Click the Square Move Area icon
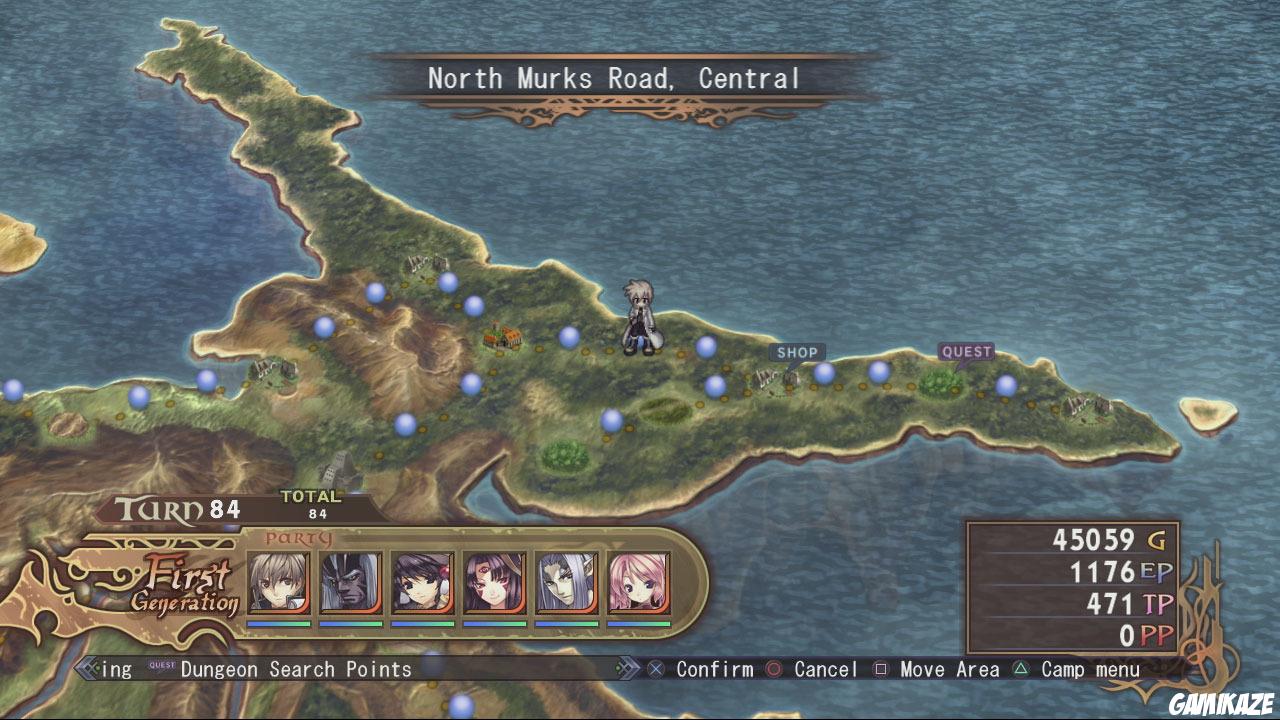Viewport: 1280px width, 720px height. click(x=882, y=669)
